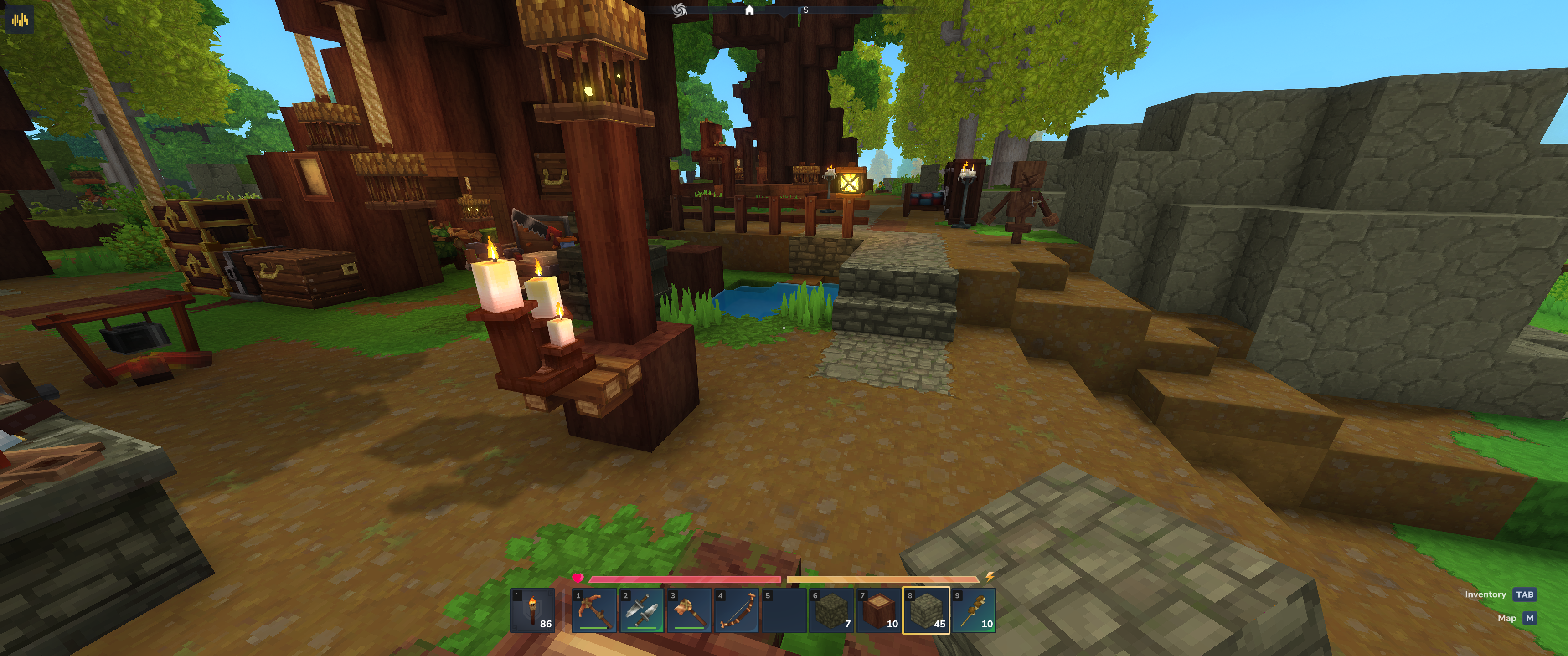This screenshot has width=1568, height=656.
Task: Select the stack of 7 mossy rubble blocks
Action: pos(831,610)
